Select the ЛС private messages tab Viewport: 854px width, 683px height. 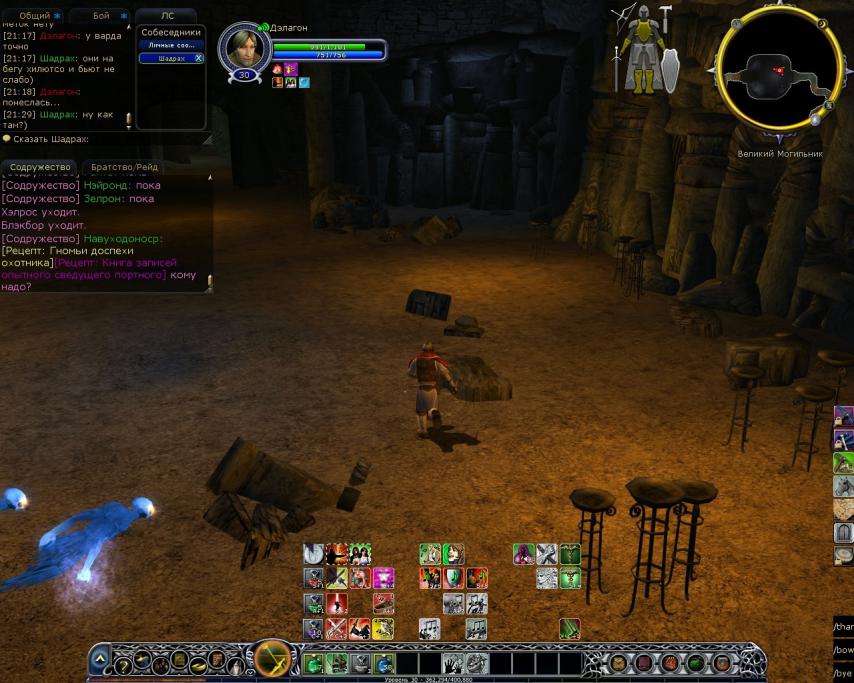pos(167,16)
